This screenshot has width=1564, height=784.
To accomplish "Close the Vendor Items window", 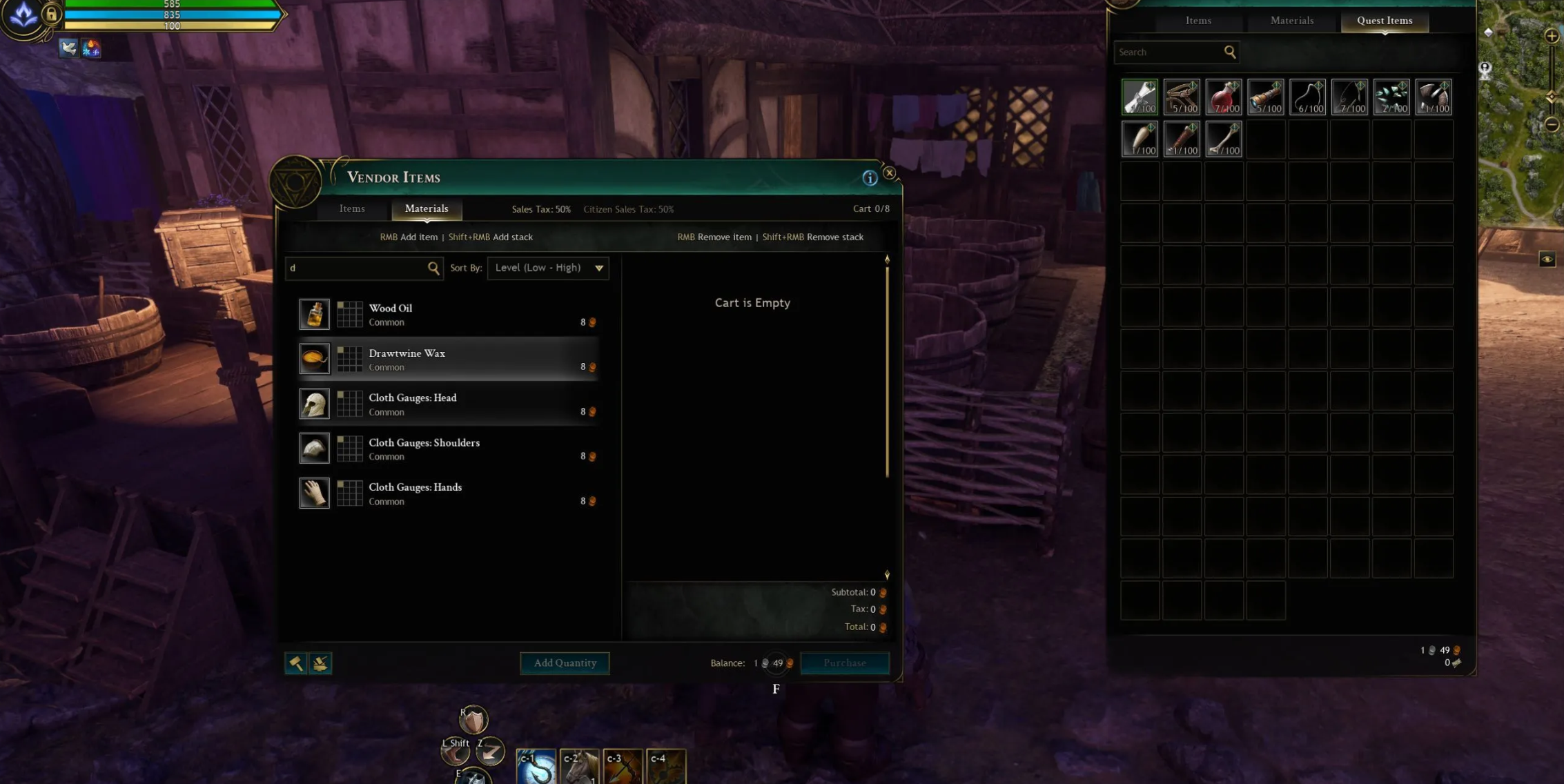I will pyautogui.click(x=889, y=173).
